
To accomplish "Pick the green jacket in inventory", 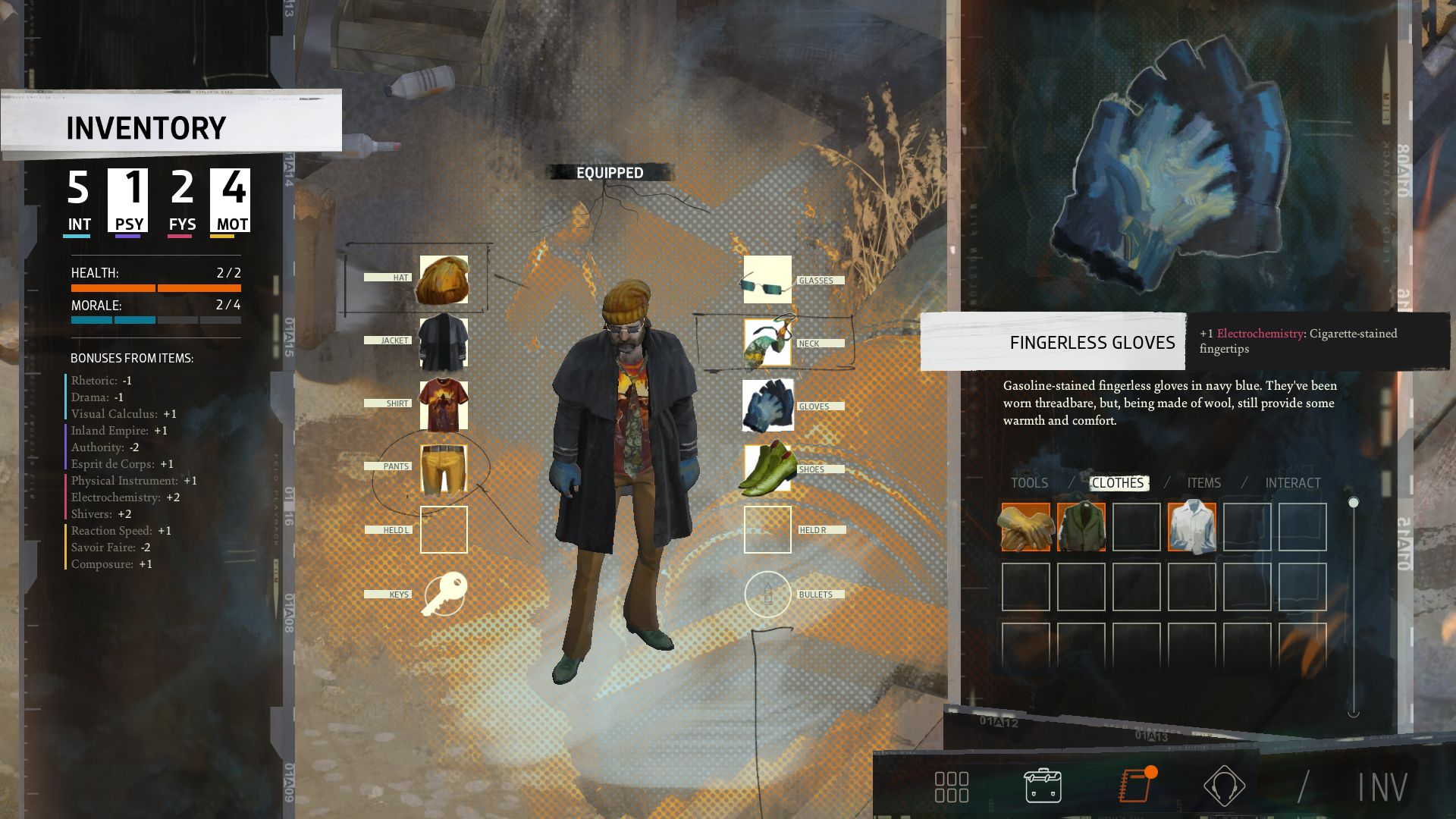I will coord(1081,527).
